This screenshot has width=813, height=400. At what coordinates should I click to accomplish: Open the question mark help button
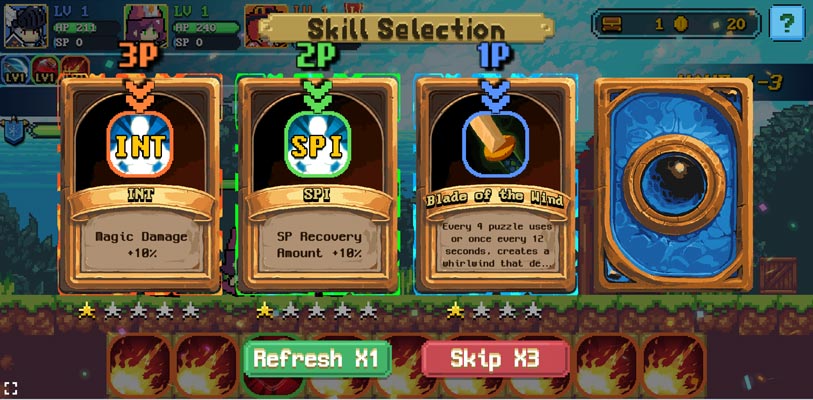[x=786, y=22]
